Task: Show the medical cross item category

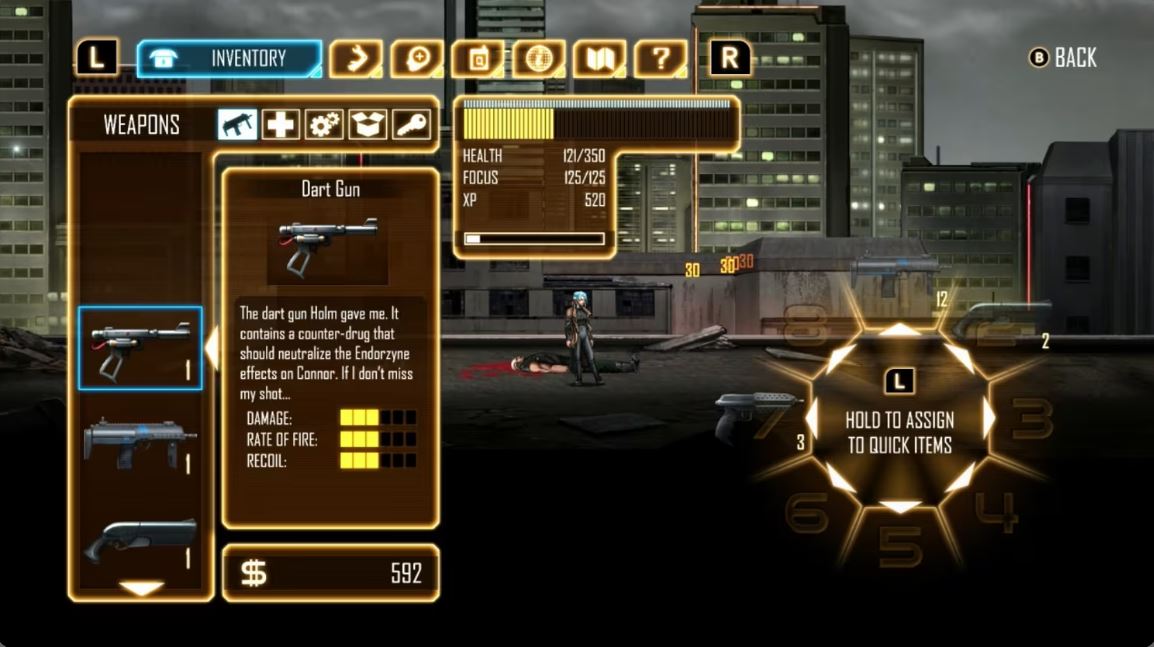Action: point(281,125)
